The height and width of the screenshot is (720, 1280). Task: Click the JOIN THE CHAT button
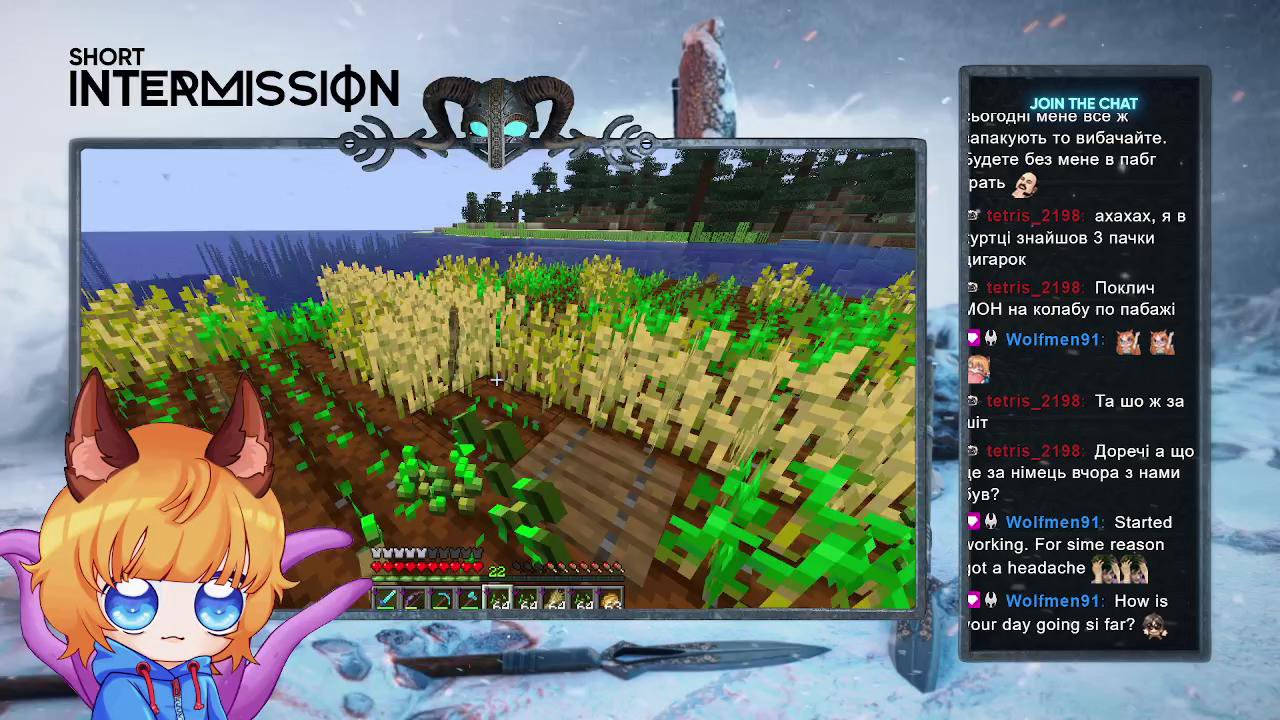1085,103
